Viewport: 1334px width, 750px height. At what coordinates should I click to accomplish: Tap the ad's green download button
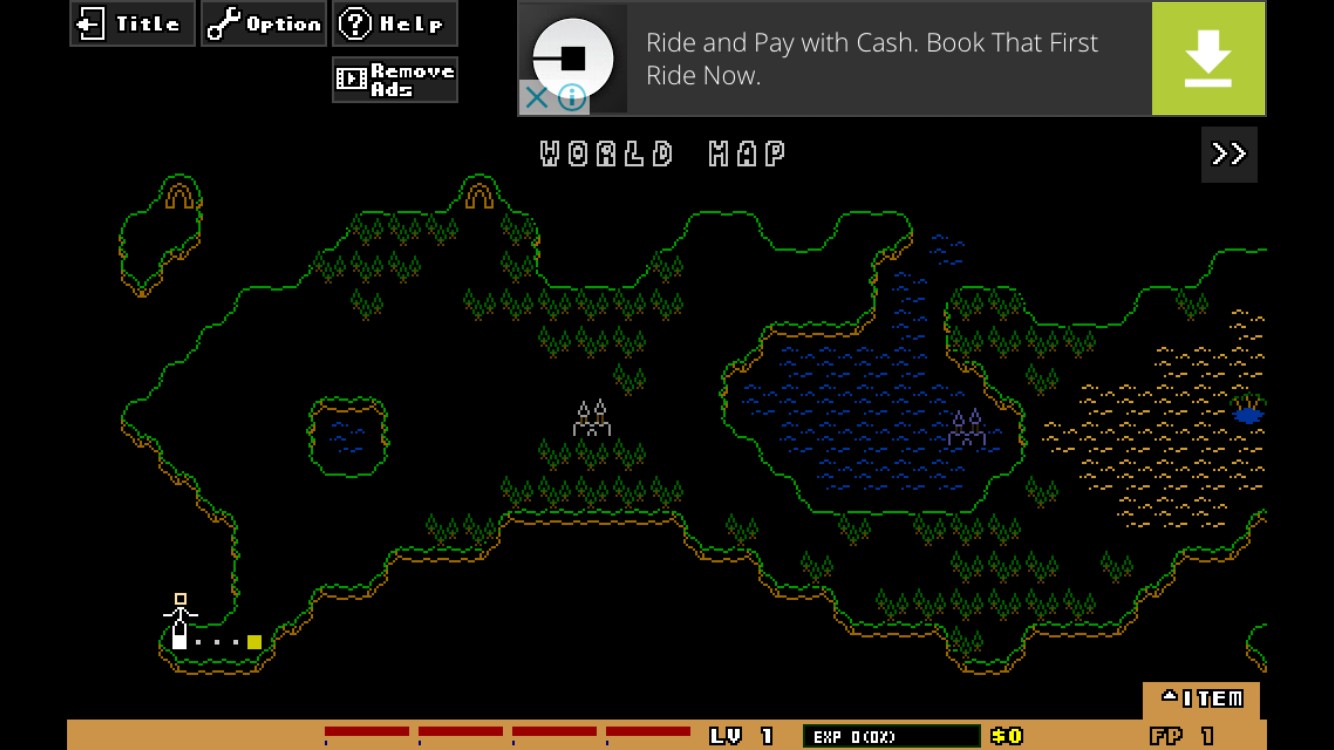click(1208, 59)
